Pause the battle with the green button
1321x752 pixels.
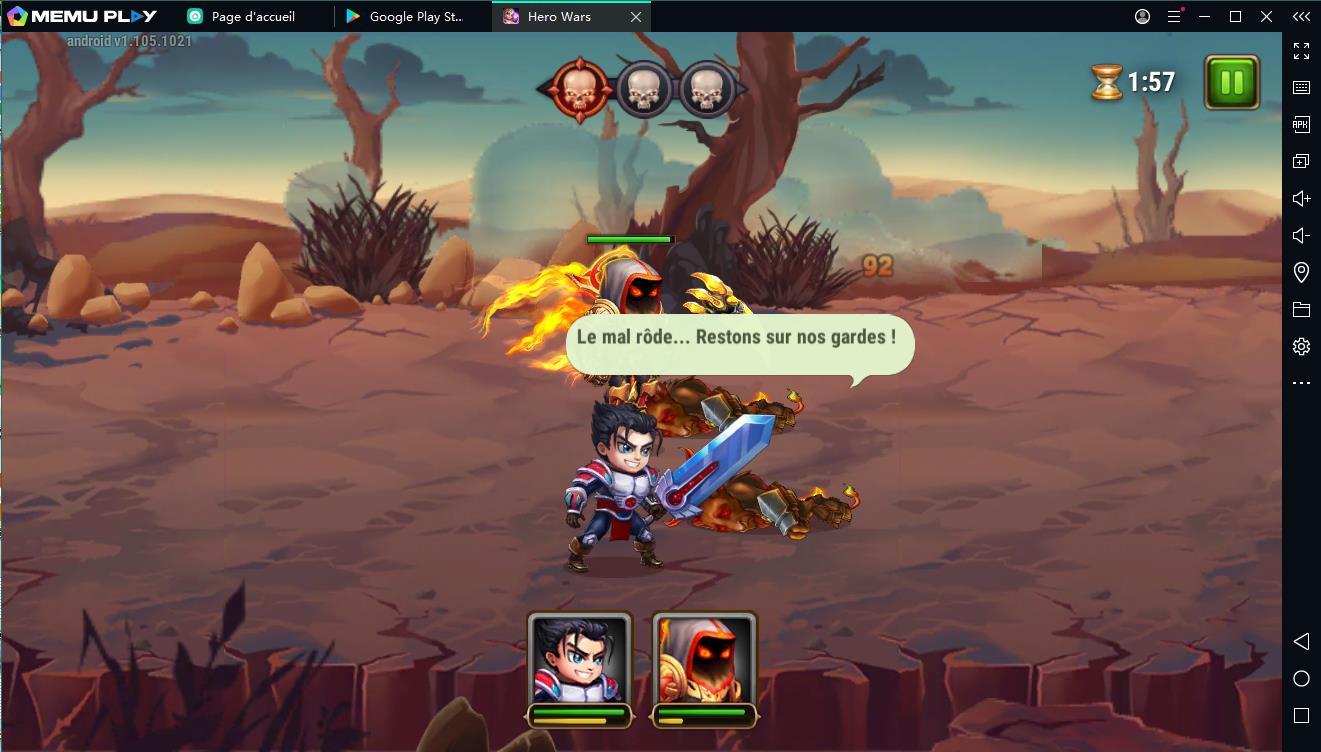point(1232,82)
